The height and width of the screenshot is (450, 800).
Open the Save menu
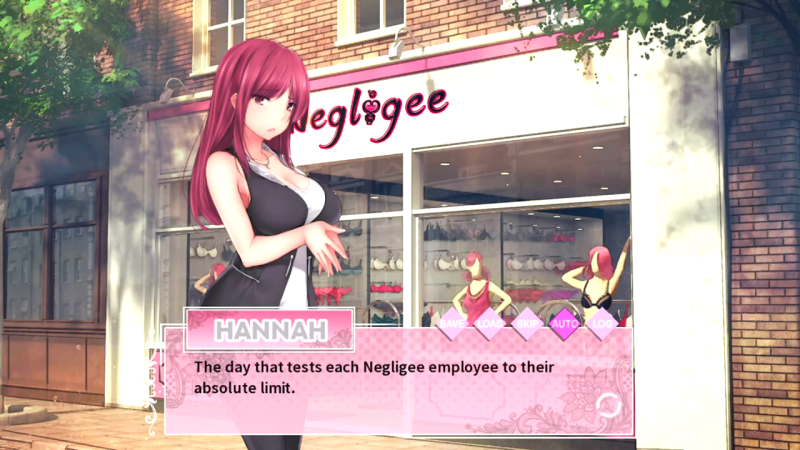coord(453,323)
